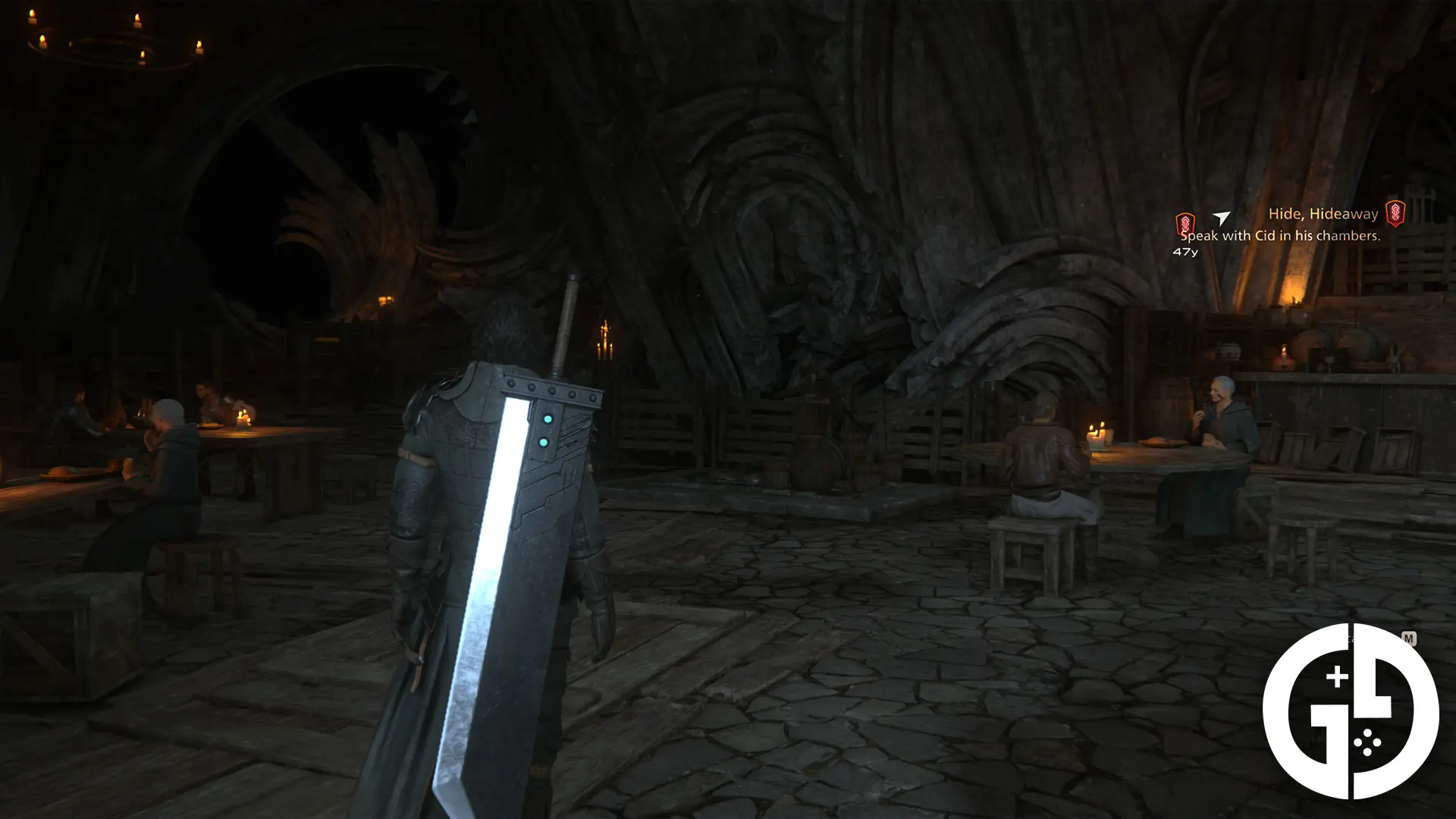The image size is (1456, 819).
Task: Click the lit candelabra in the center background
Action: (x=604, y=337)
